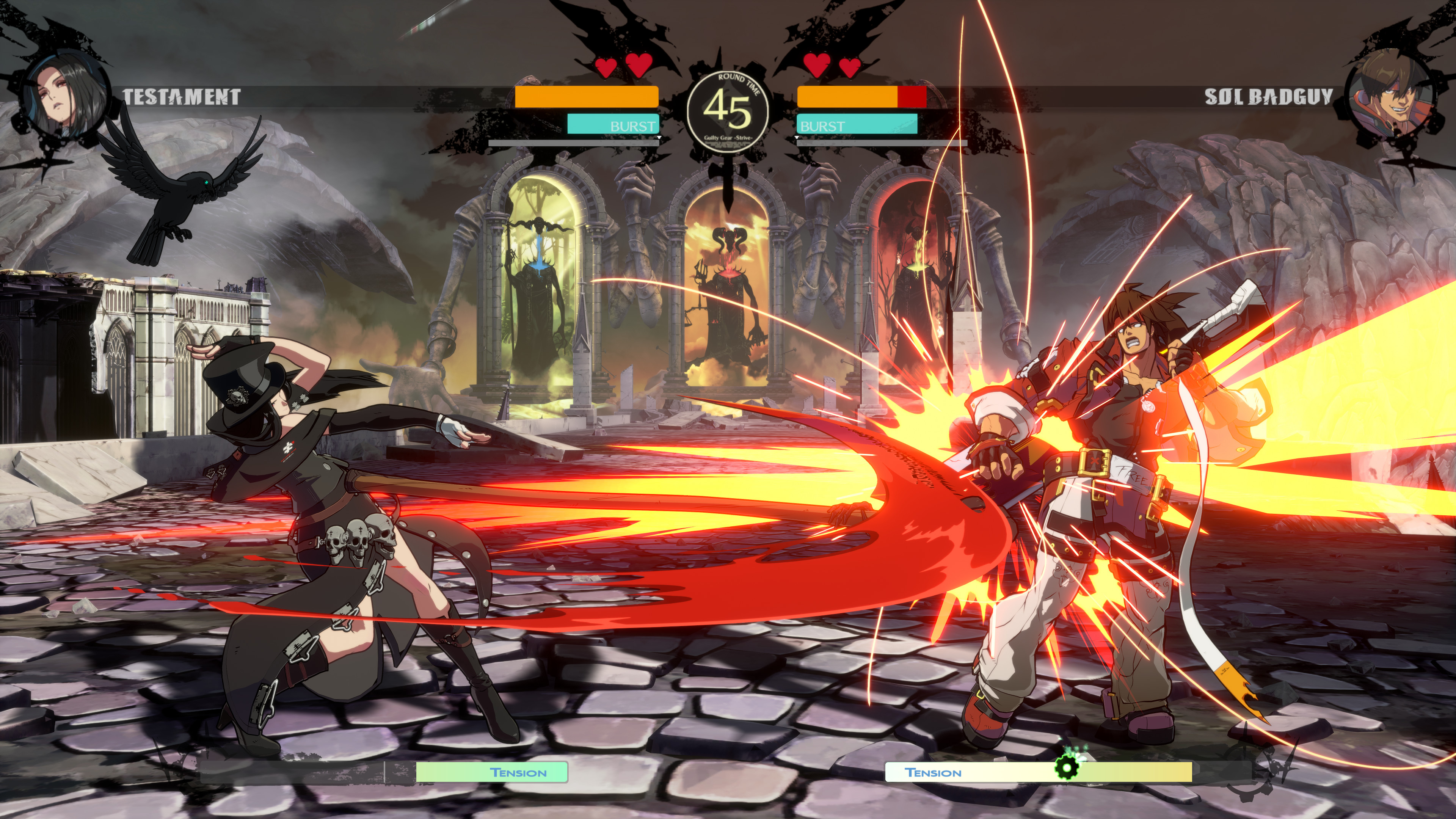
Task: Expand the arrow under Sol's Burst gauge
Action: coord(797,137)
